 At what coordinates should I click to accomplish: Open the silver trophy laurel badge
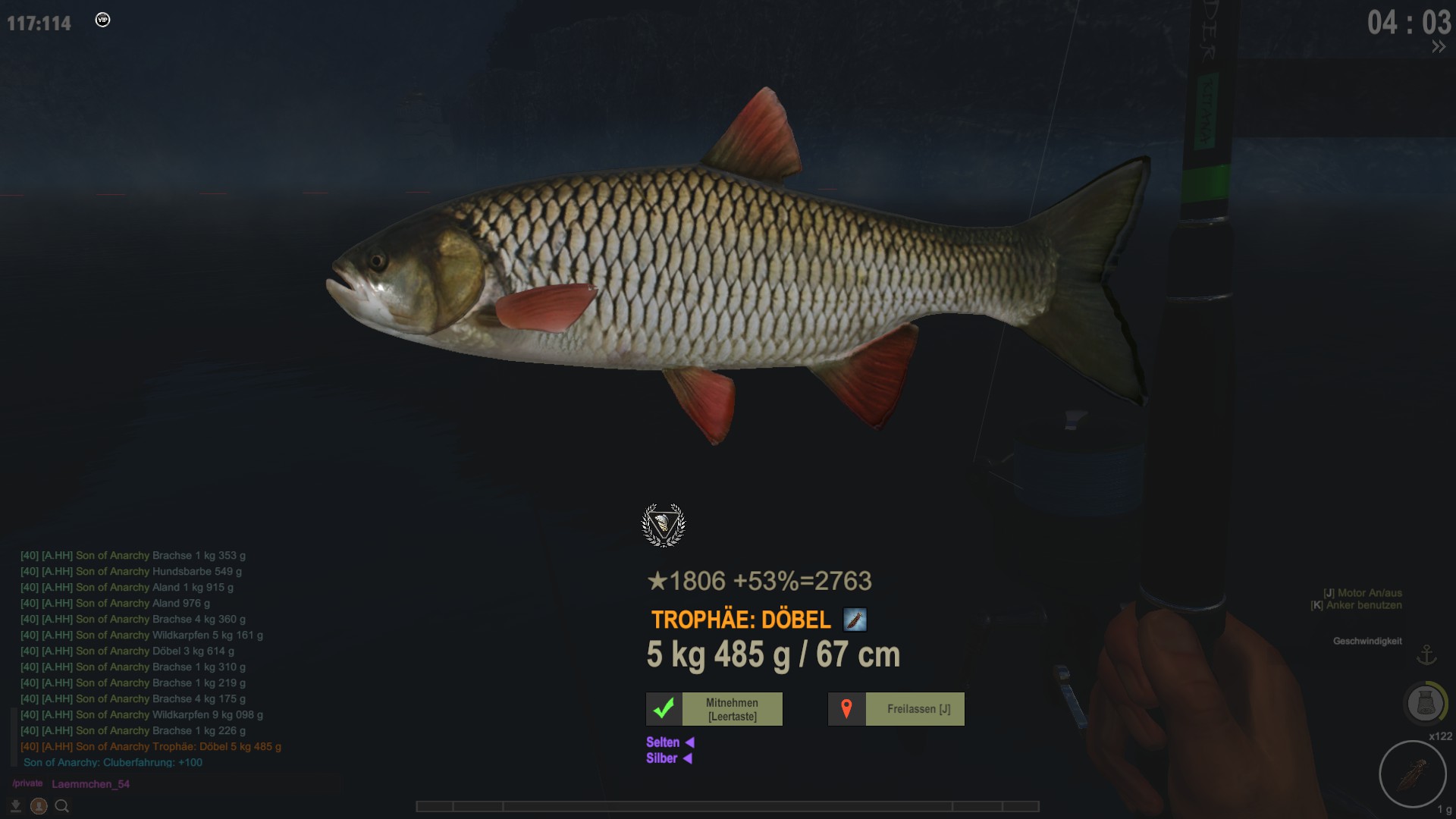(664, 525)
